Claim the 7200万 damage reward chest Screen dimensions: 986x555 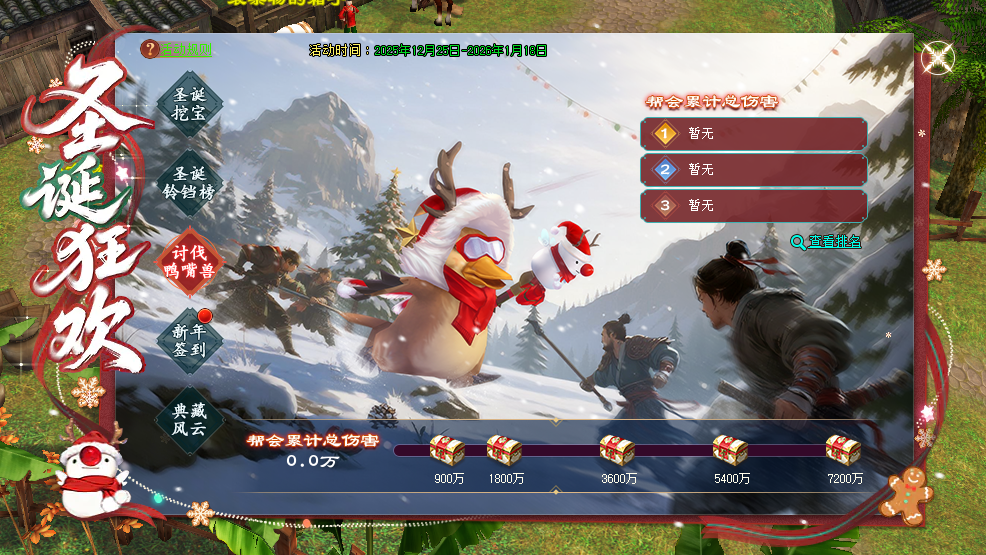(x=843, y=450)
